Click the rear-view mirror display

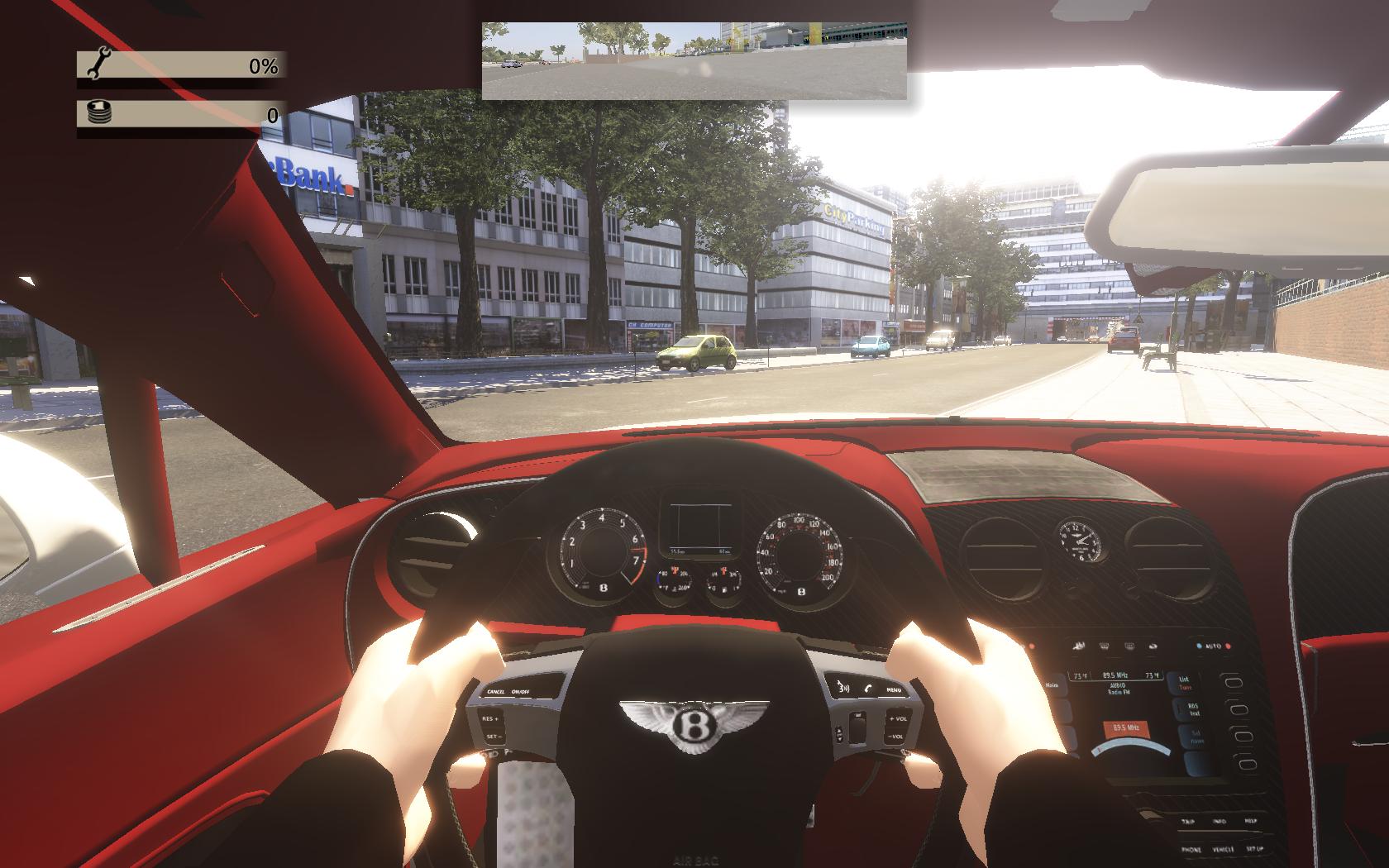pyautogui.click(x=694, y=60)
